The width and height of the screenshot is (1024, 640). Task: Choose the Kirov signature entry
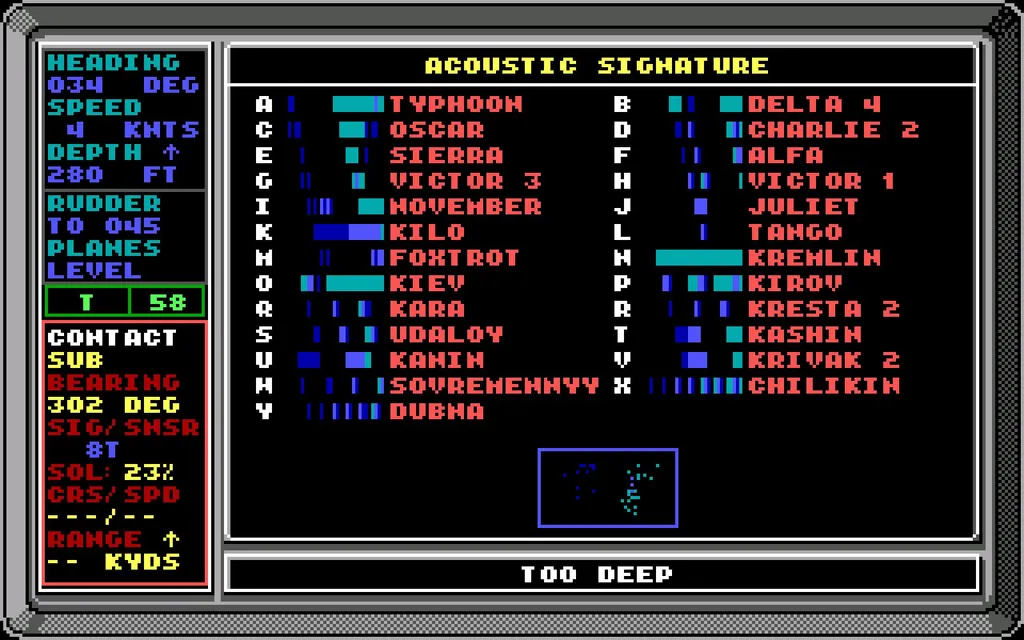(795, 283)
